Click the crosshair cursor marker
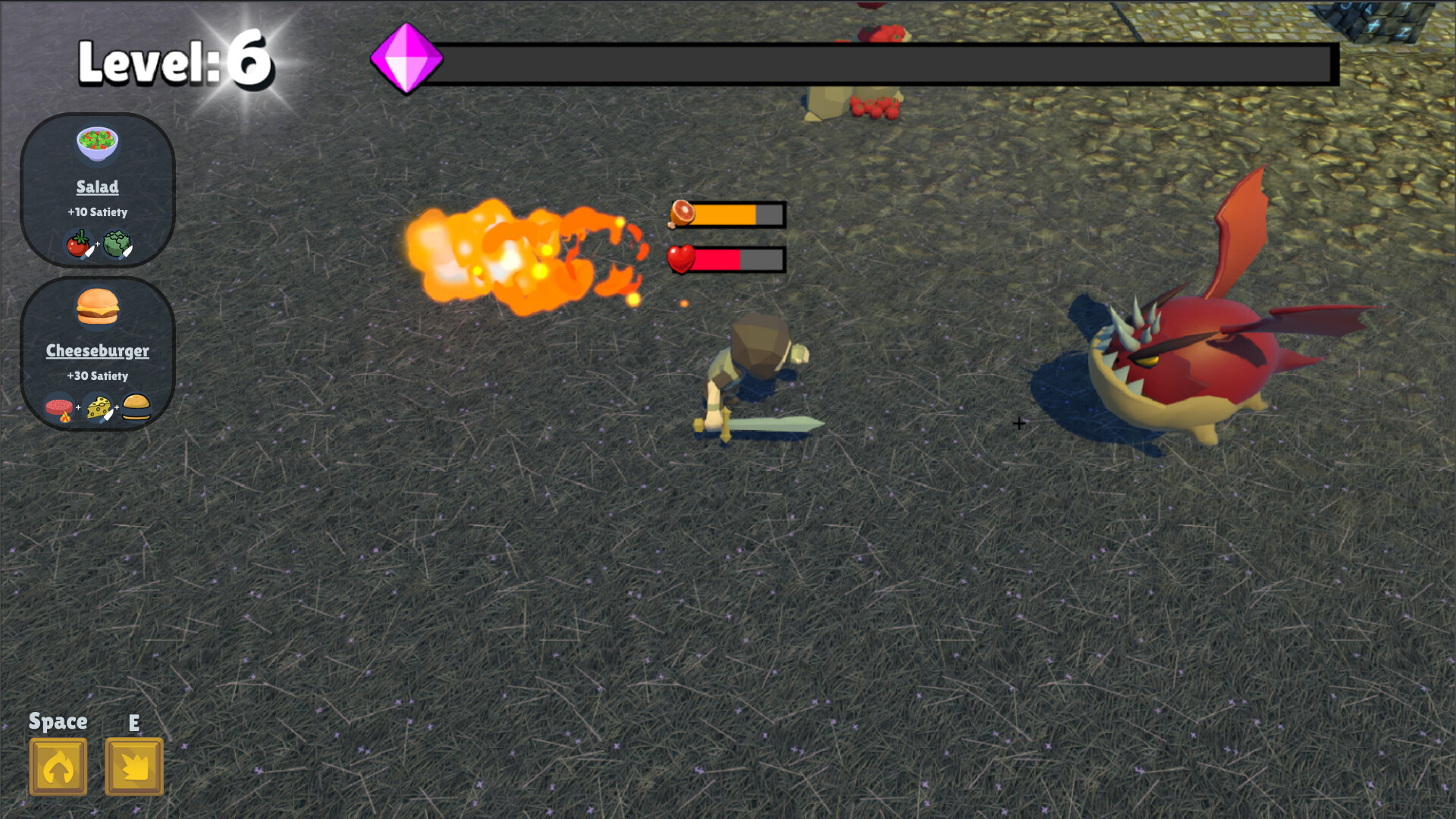This screenshot has height=819, width=1456. (1018, 423)
